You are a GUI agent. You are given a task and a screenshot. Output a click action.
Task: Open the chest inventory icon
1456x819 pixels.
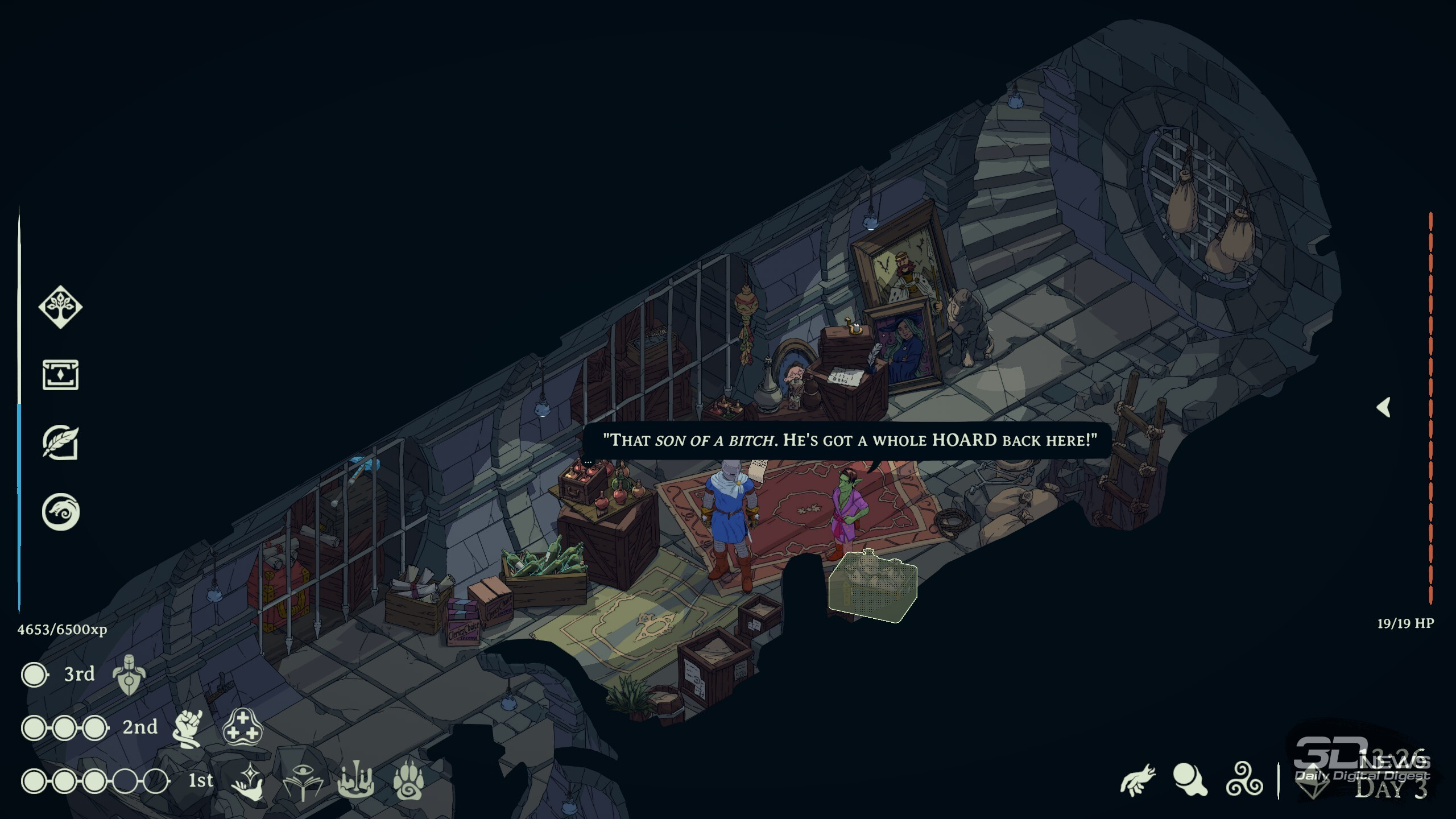point(60,375)
